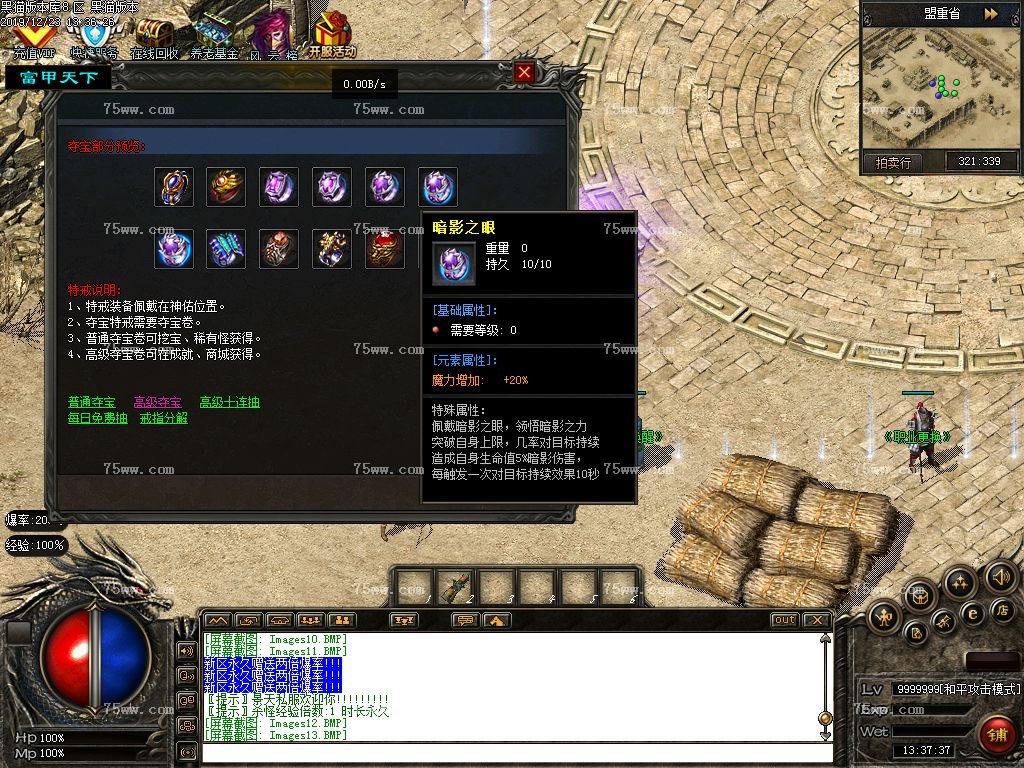
Task: Click the chat window 'out' button
Action: pos(784,620)
